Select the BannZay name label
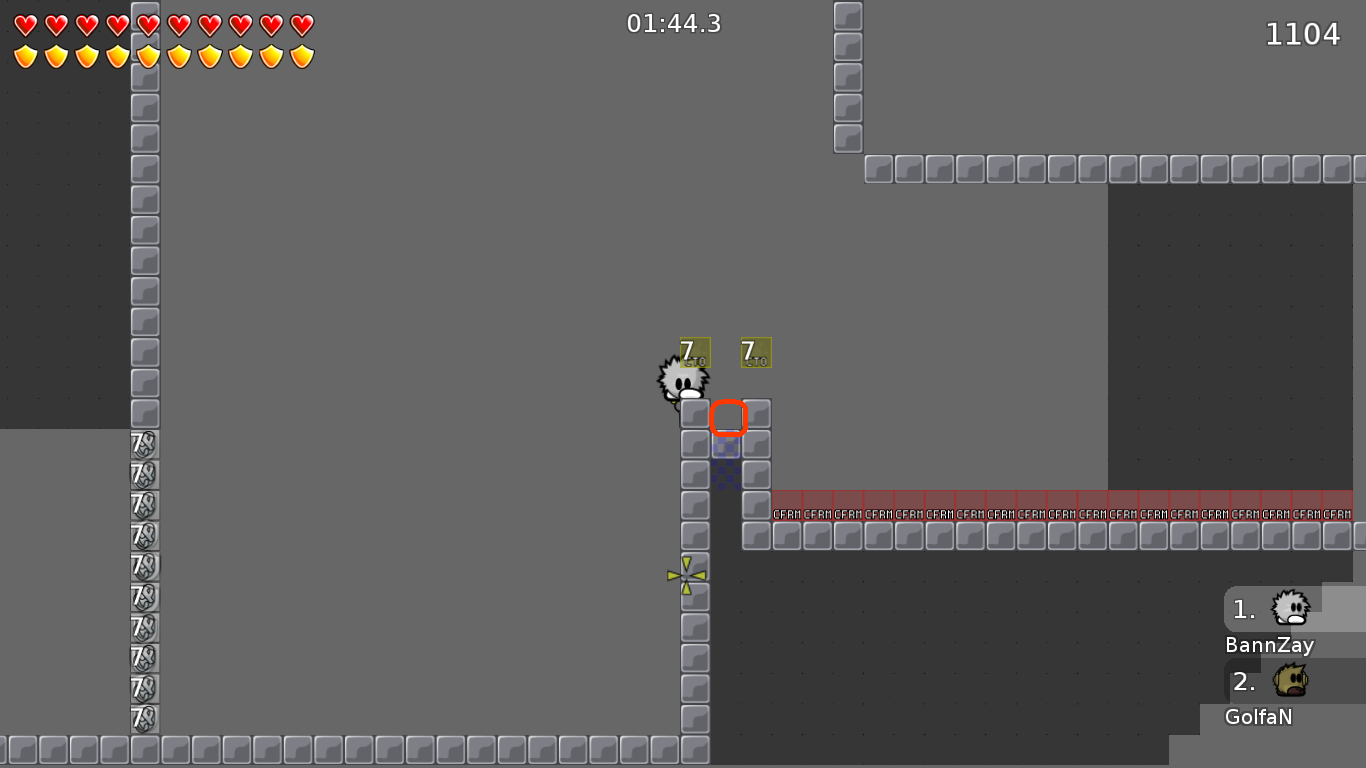Screen dimensions: 1366x768 tap(1268, 645)
